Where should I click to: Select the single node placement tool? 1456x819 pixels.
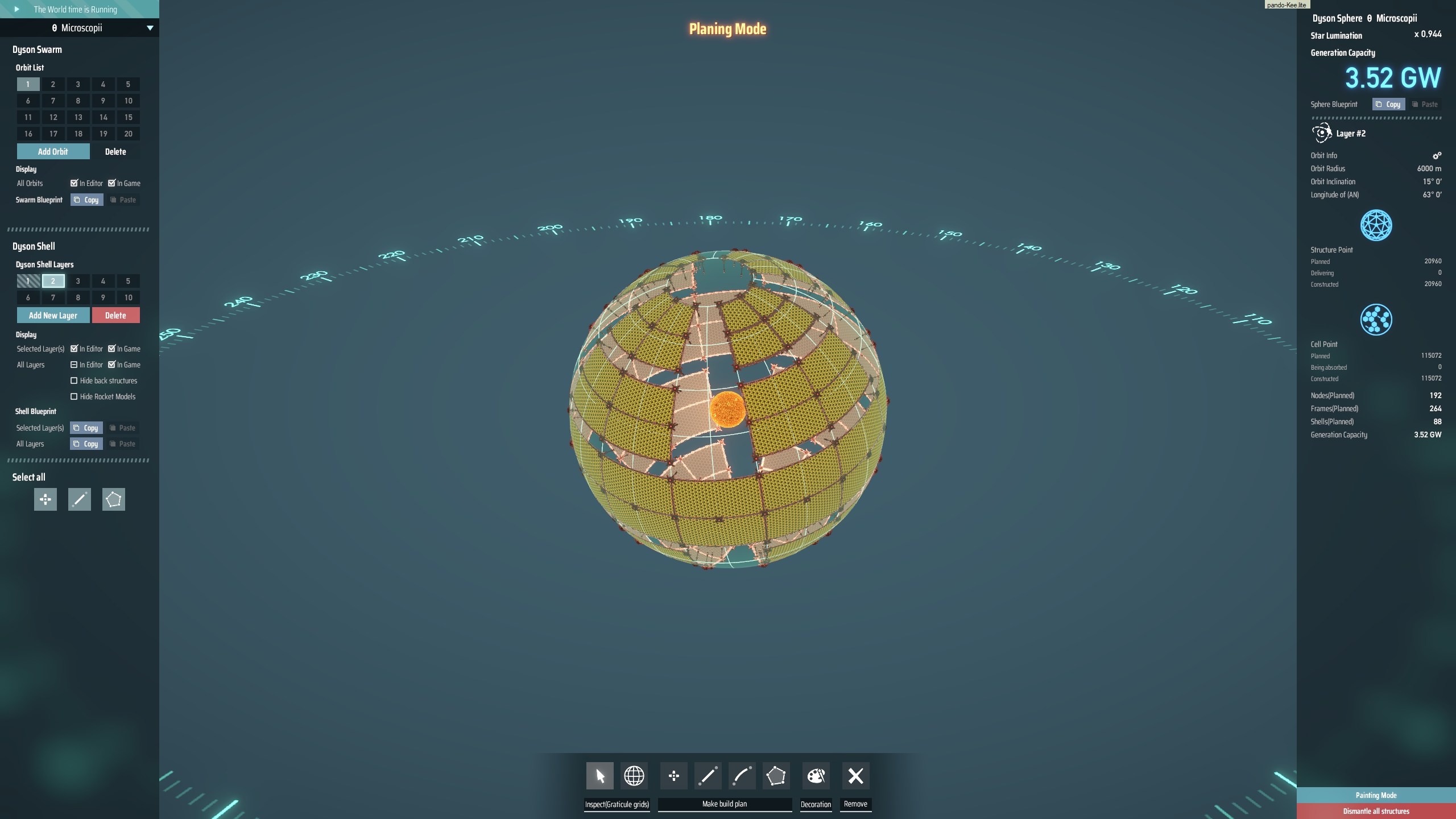[x=675, y=776]
